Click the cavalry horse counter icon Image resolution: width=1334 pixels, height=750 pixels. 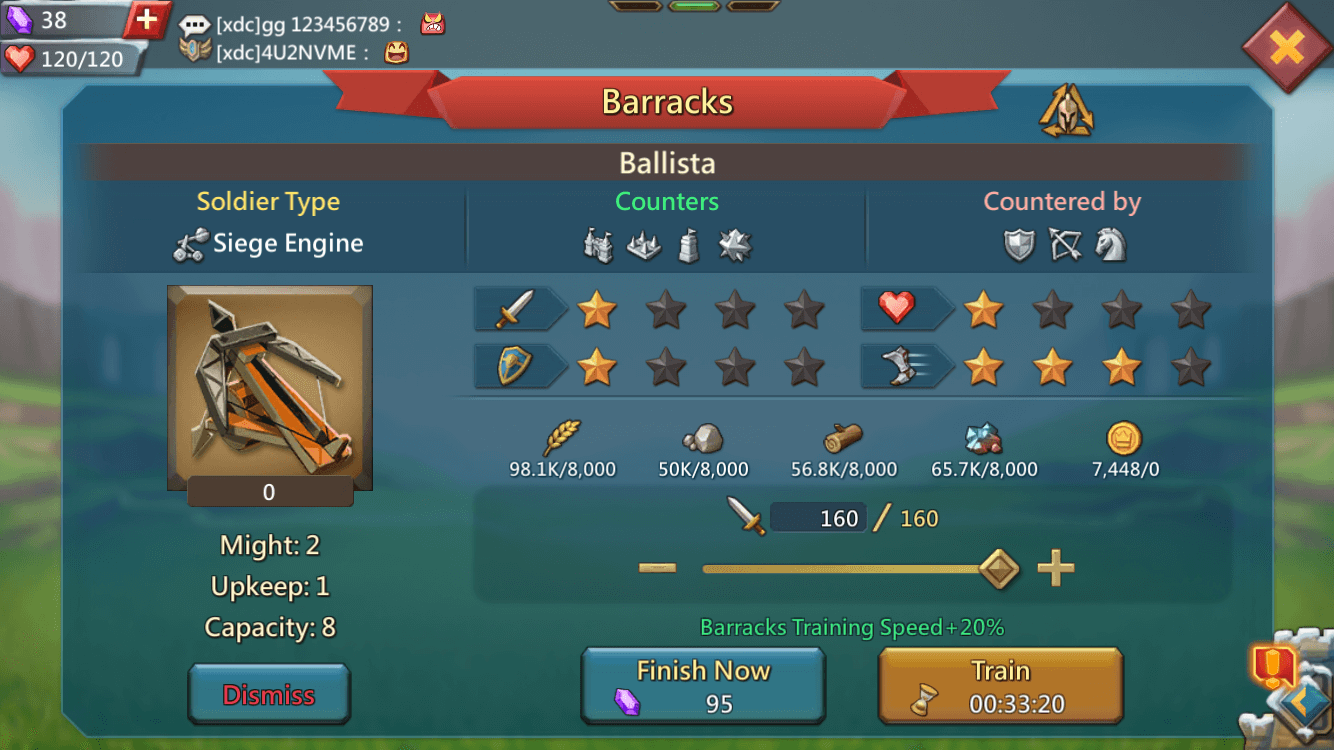[x=1110, y=242]
